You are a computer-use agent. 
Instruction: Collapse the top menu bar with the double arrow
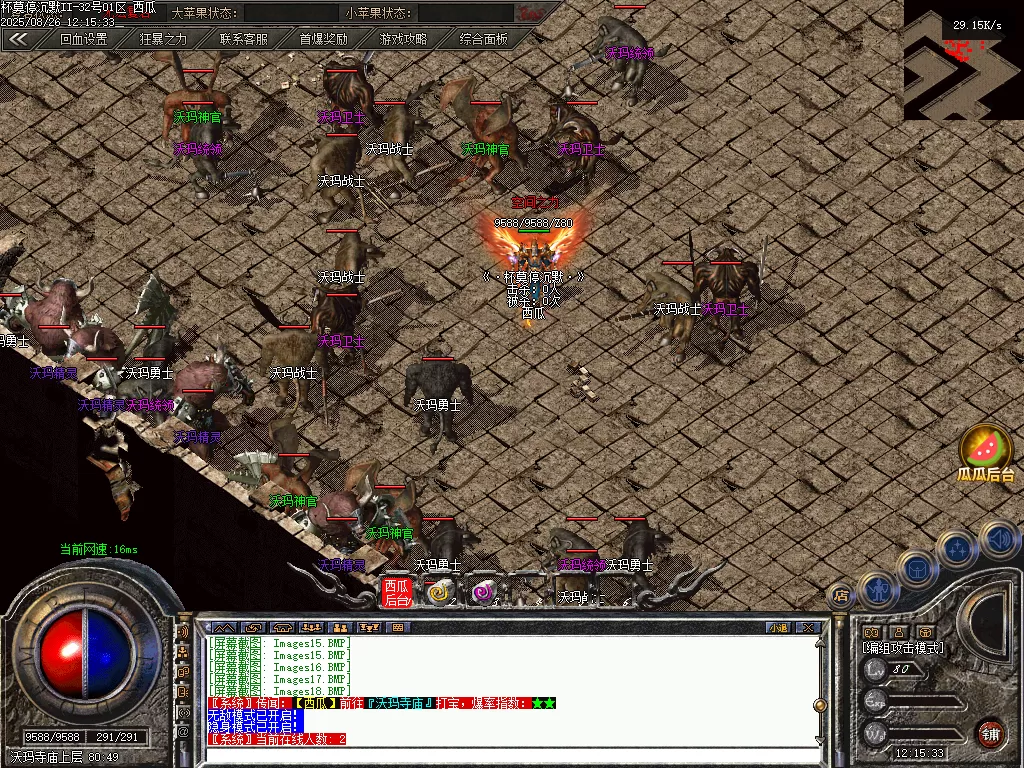pos(18,39)
